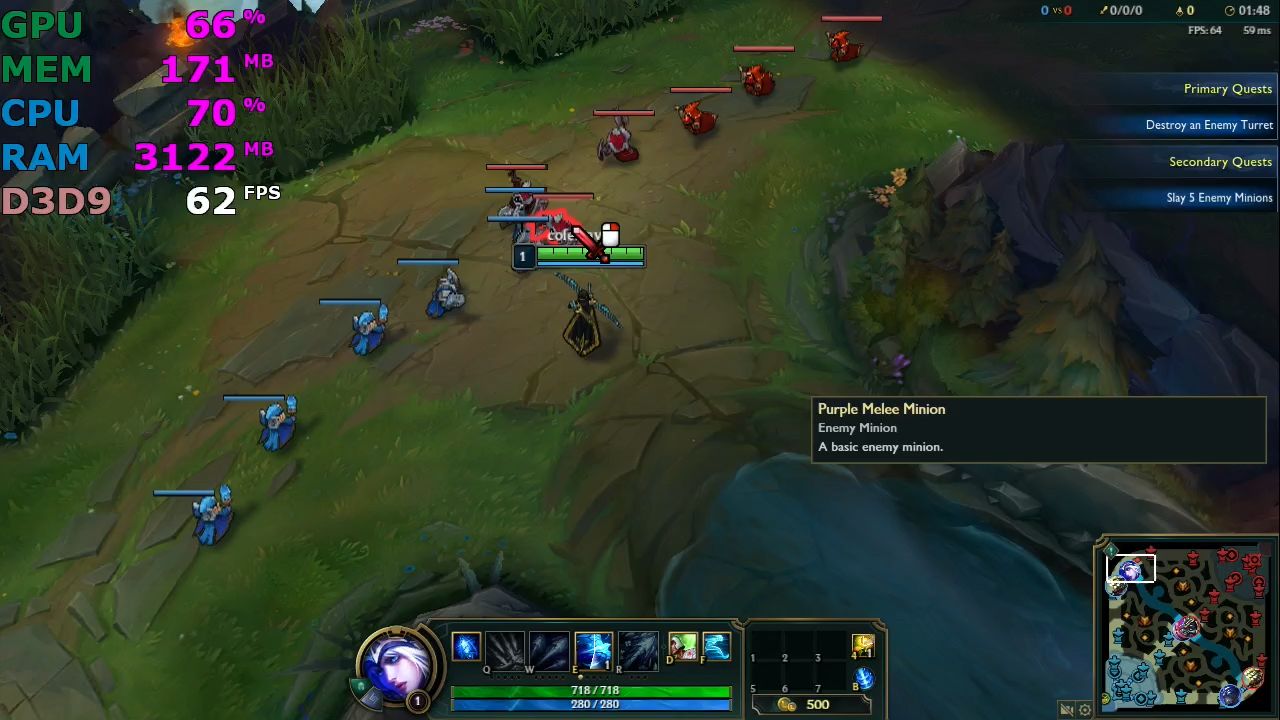
Task: Click Ashe's champion portrait
Action: point(400,667)
